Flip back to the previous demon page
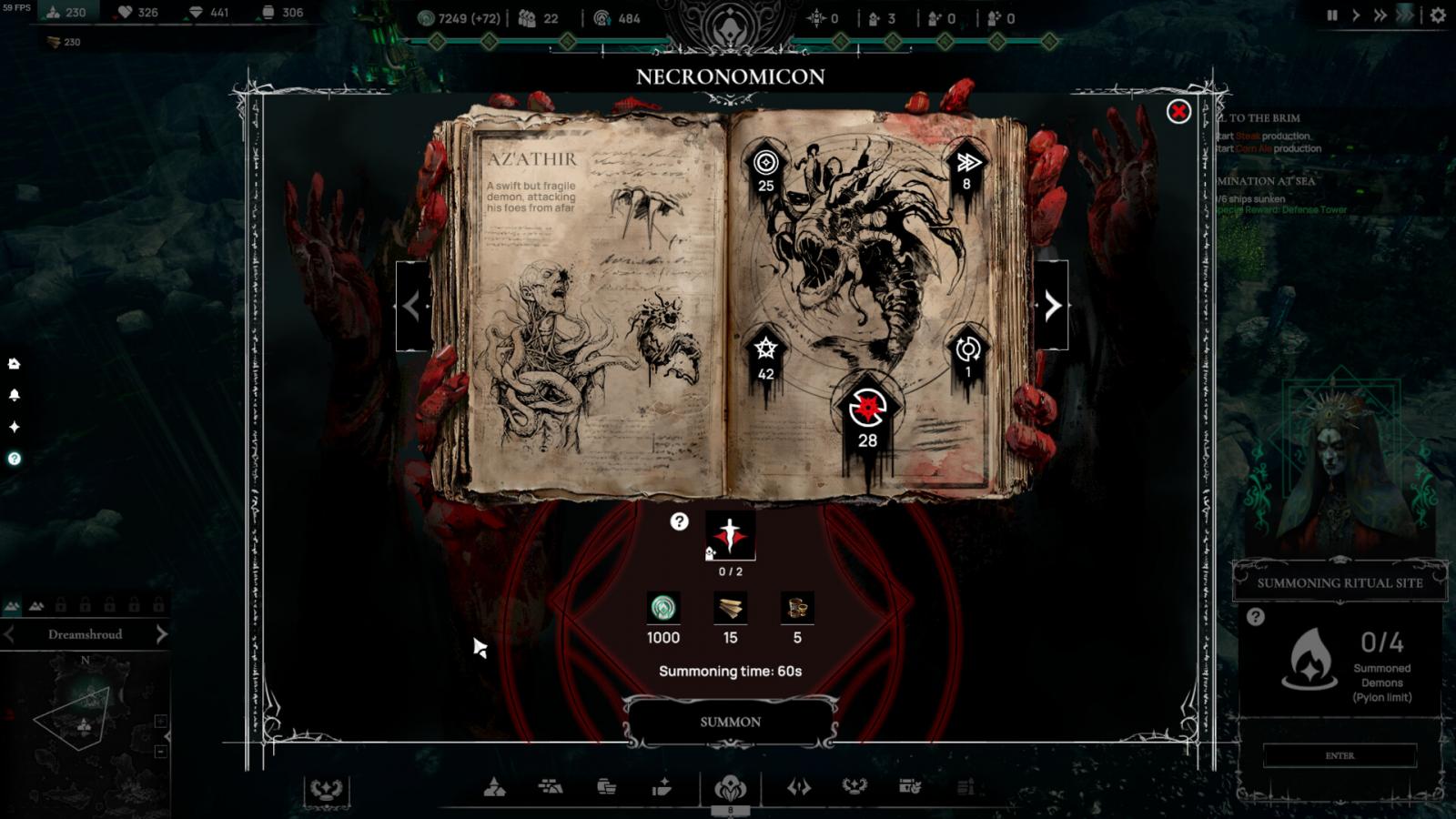This screenshot has height=819, width=1456. click(x=412, y=306)
